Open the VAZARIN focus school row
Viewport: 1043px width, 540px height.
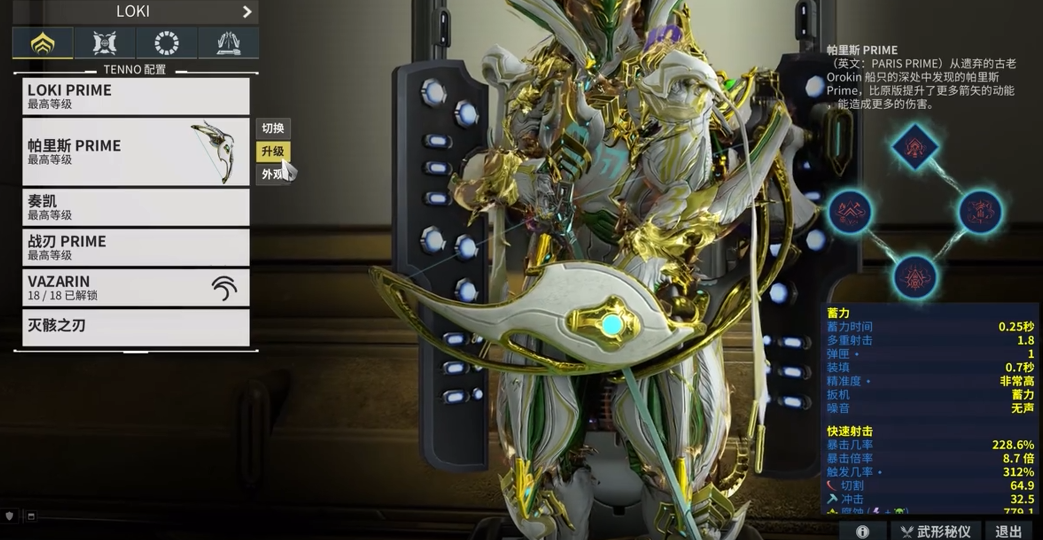(x=136, y=288)
